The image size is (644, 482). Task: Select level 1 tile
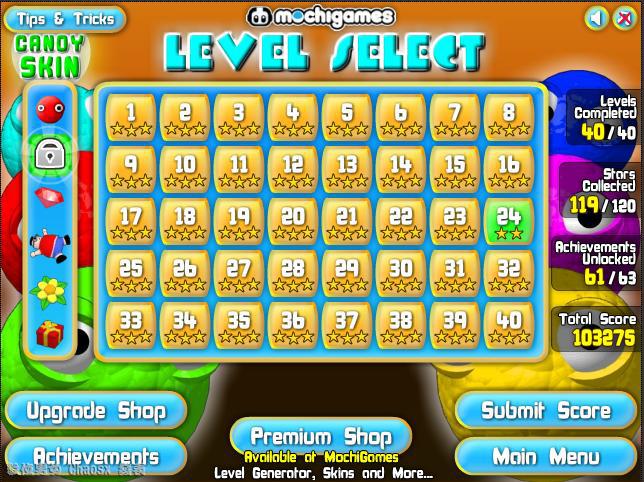click(x=131, y=116)
